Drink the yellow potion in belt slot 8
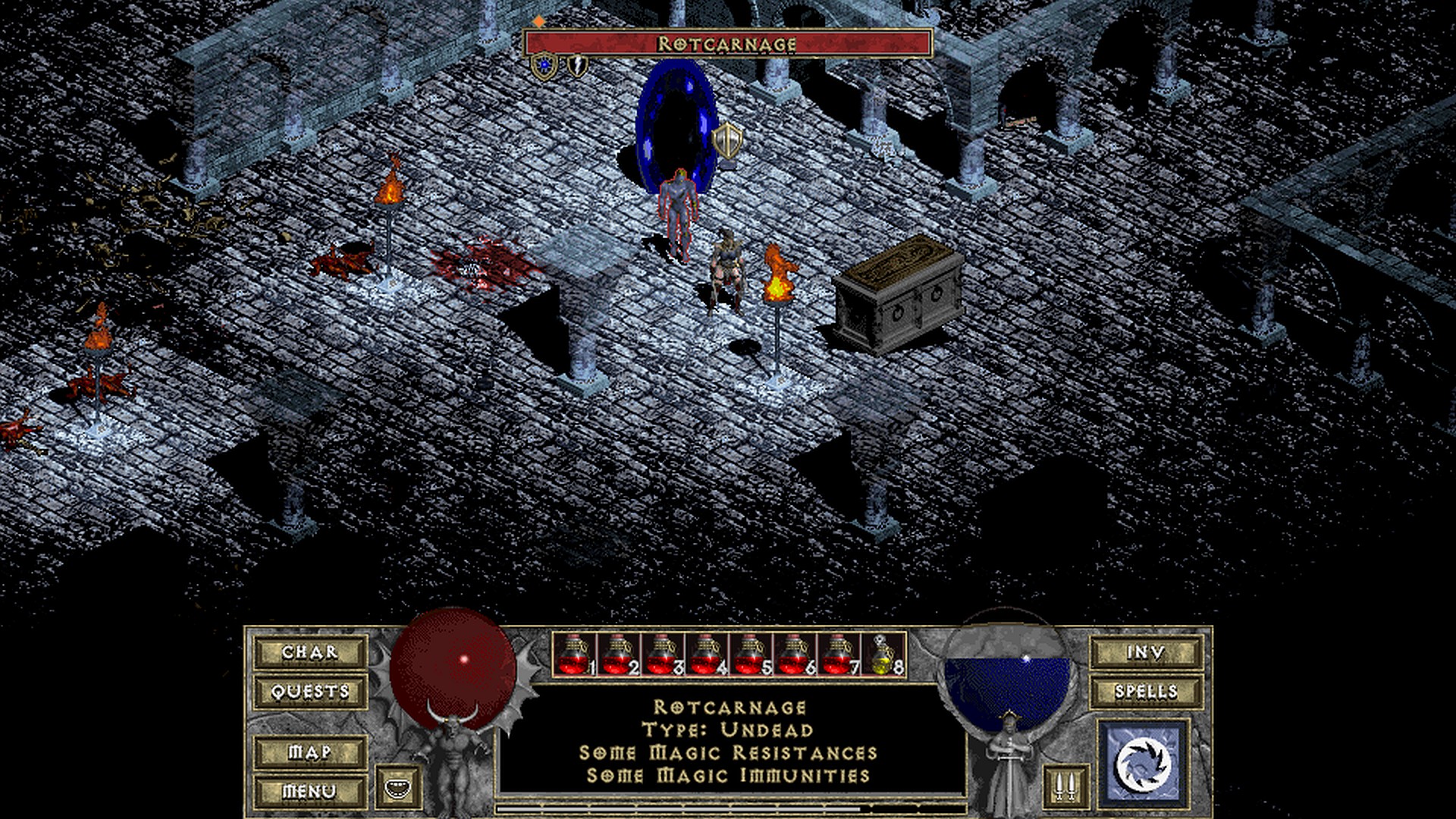1456x819 pixels. click(x=883, y=654)
